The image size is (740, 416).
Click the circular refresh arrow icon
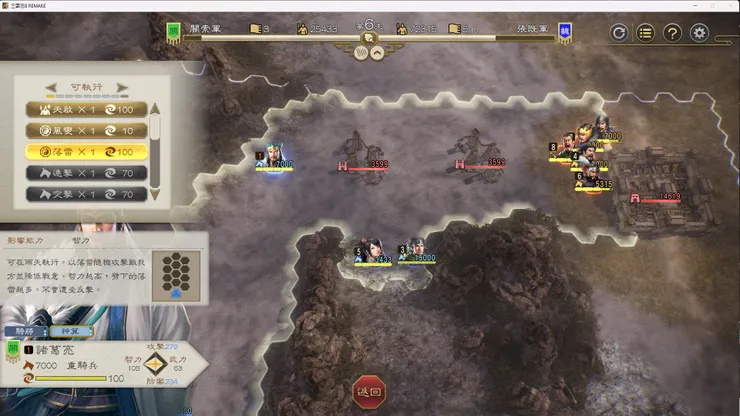coord(619,33)
